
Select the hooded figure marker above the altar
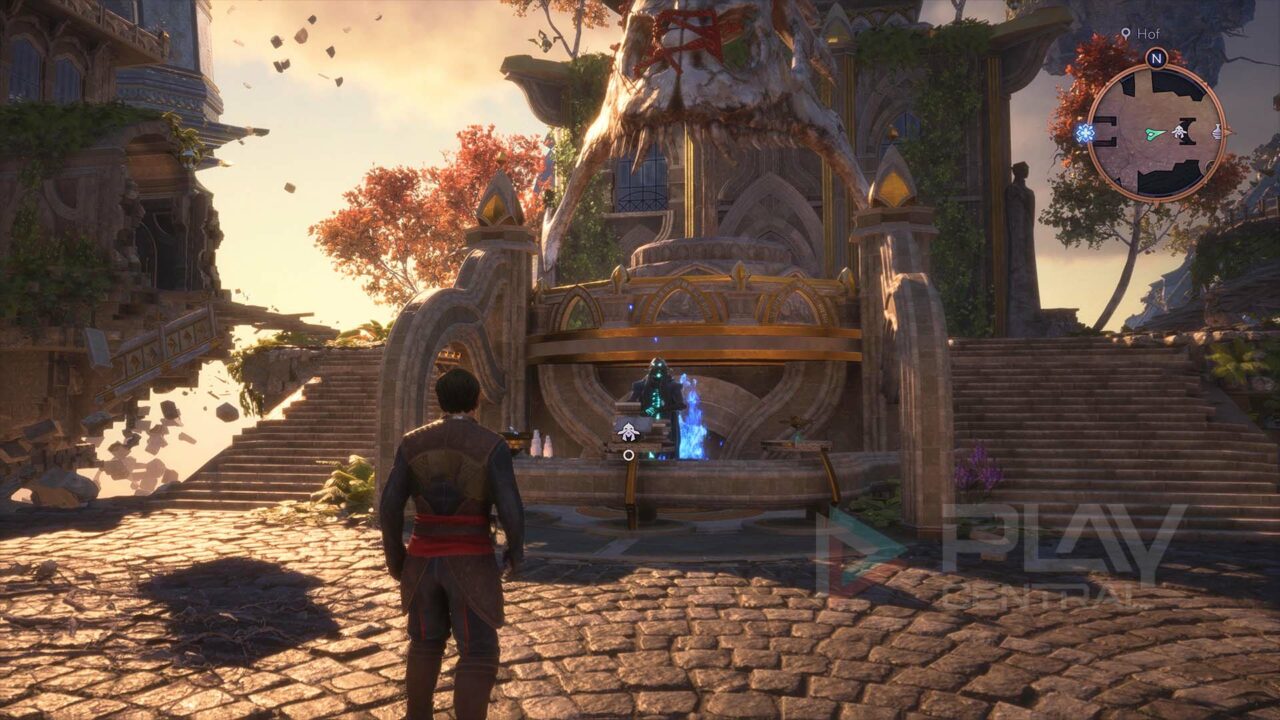pos(628,431)
